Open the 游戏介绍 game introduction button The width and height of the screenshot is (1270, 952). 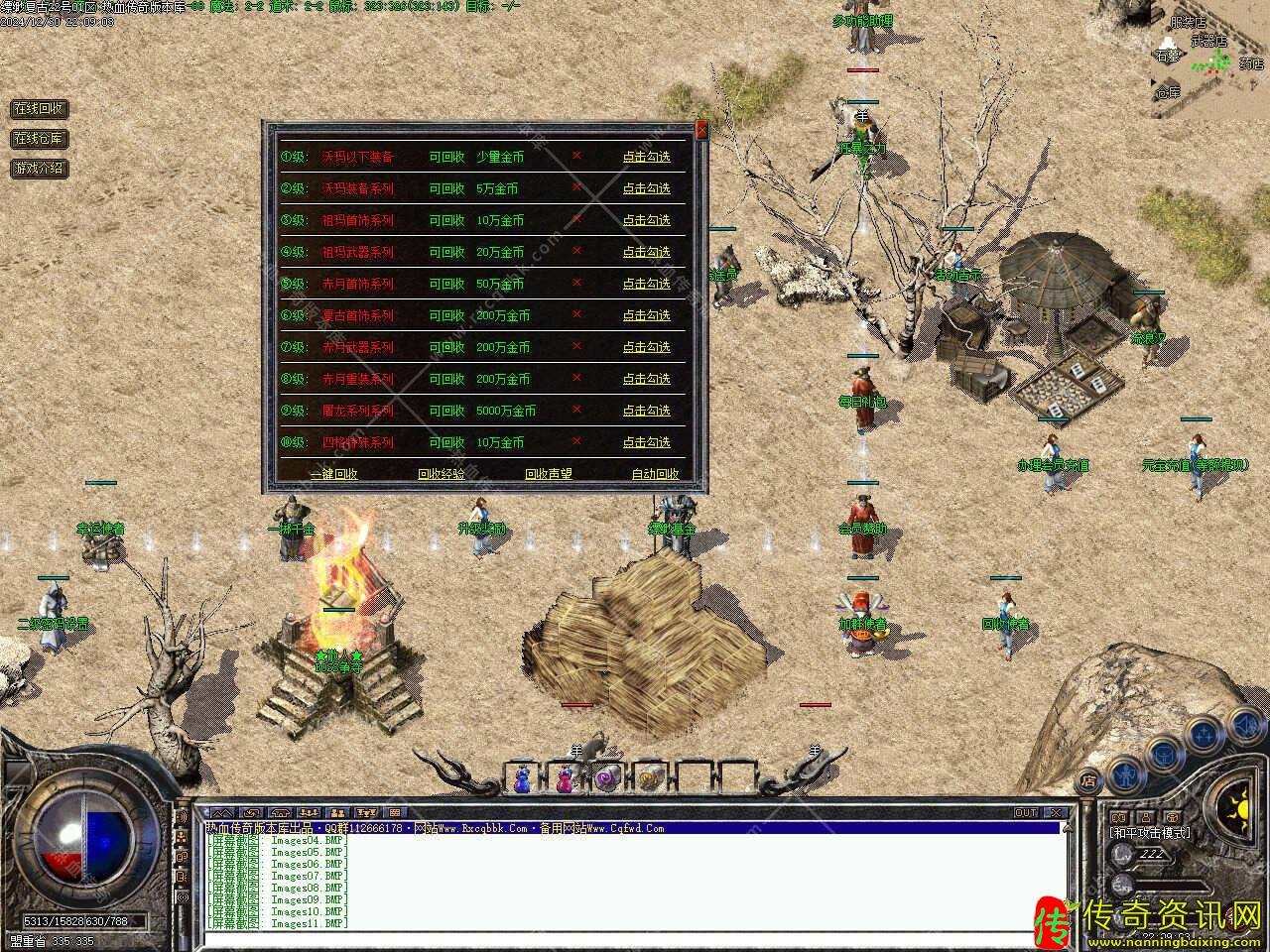(39, 168)
